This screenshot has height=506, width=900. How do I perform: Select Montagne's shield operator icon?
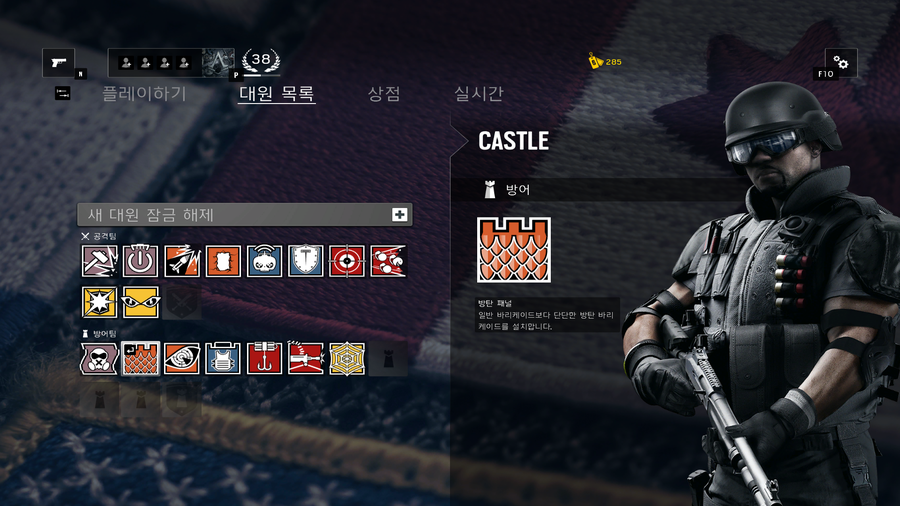pos(306,261)
